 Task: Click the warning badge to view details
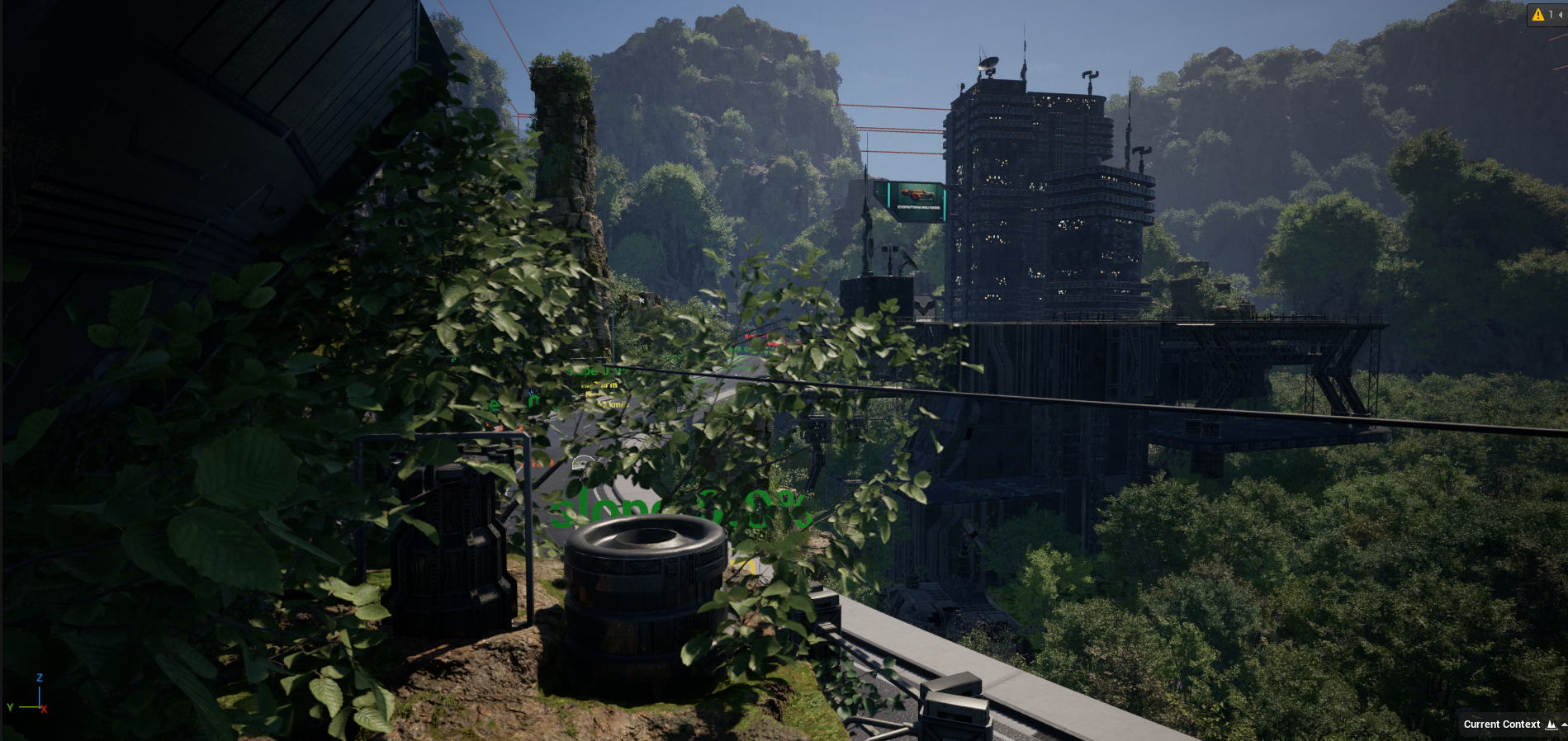(x=1551, y=15)
